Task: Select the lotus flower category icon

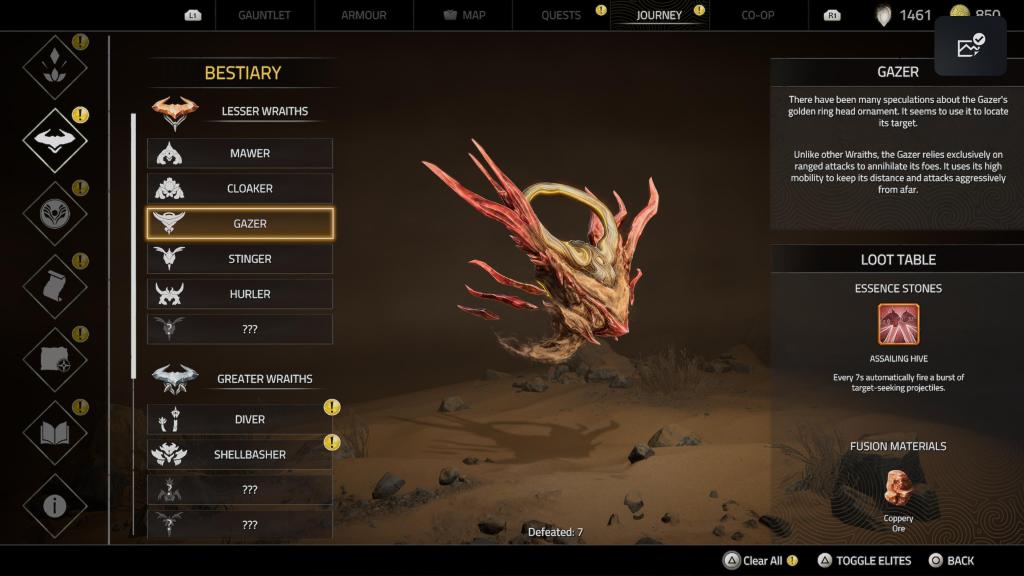Action: [55, 67]
